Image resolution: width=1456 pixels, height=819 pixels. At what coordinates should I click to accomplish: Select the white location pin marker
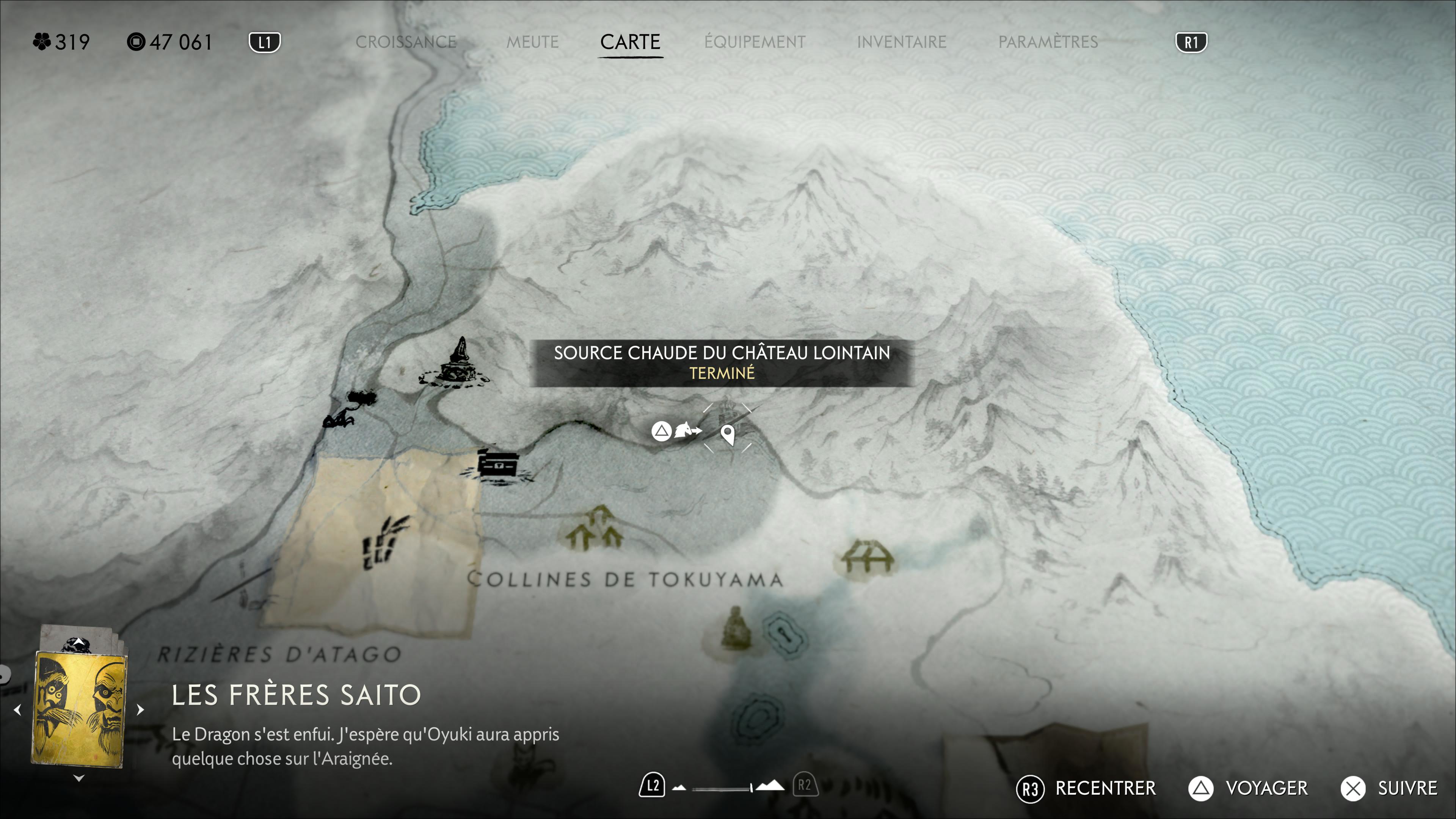(728, 435)
